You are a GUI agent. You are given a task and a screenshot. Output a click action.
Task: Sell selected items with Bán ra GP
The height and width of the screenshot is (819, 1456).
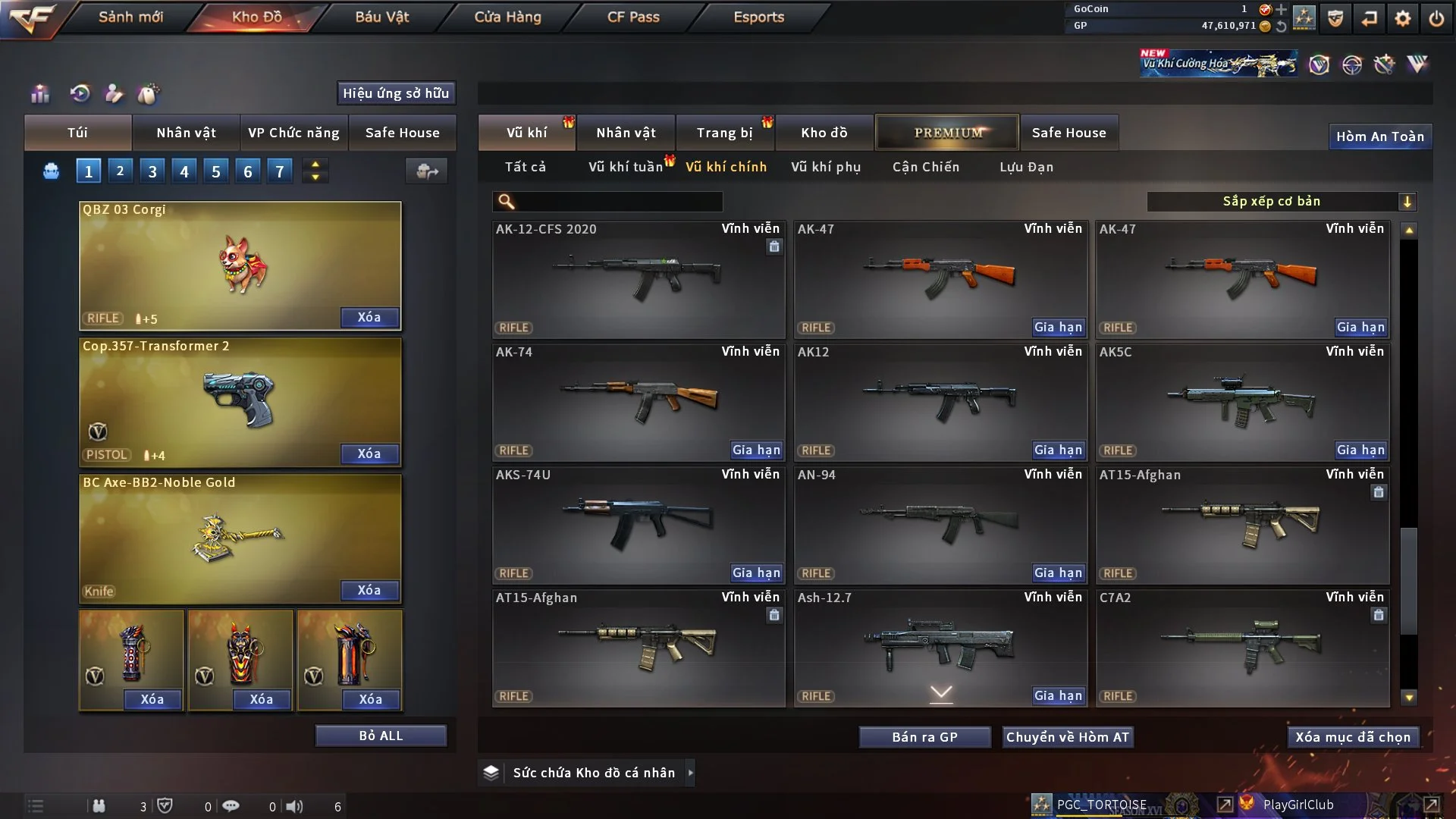pos(924,737)
